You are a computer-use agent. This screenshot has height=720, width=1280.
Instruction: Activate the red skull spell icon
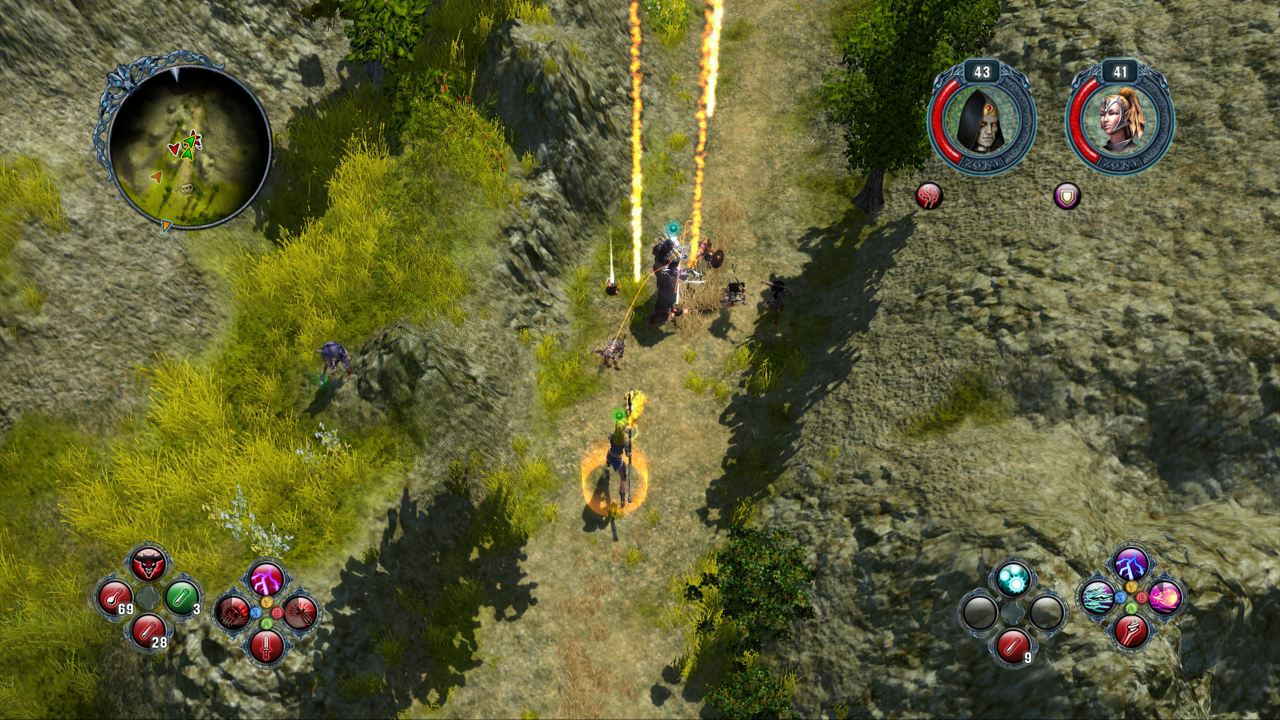tap(232, 612)
